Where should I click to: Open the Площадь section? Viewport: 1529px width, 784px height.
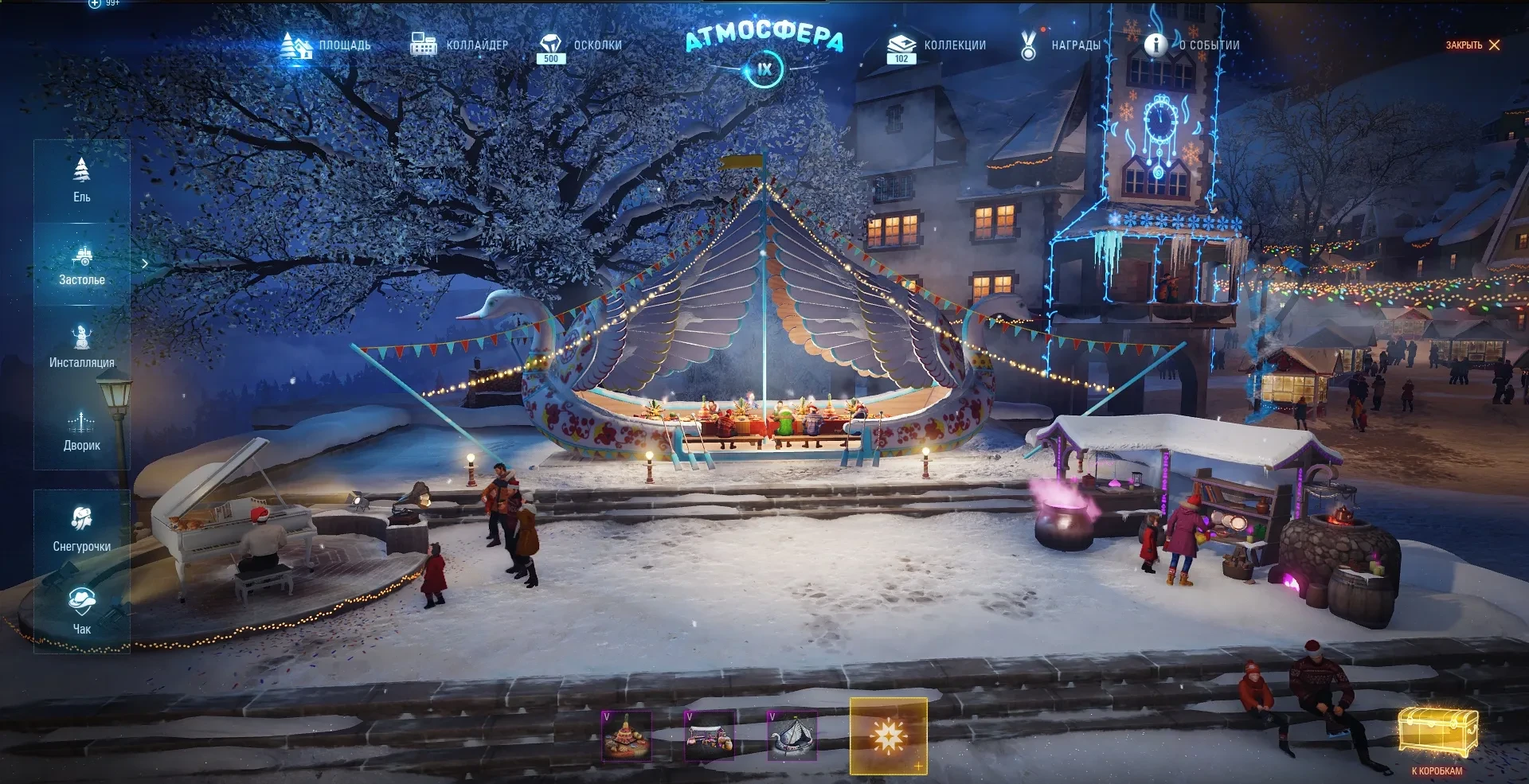coord(326,45)
